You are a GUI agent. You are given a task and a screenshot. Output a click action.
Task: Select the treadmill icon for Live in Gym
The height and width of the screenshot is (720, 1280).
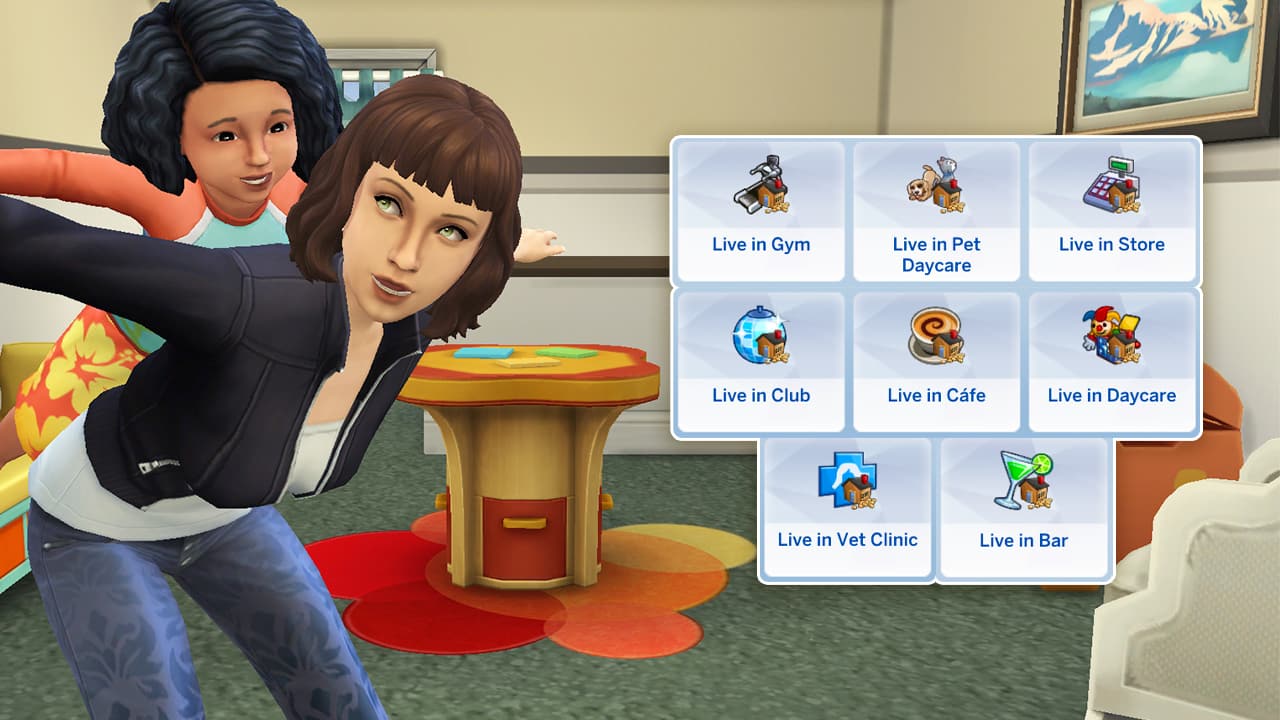(761, 185)
